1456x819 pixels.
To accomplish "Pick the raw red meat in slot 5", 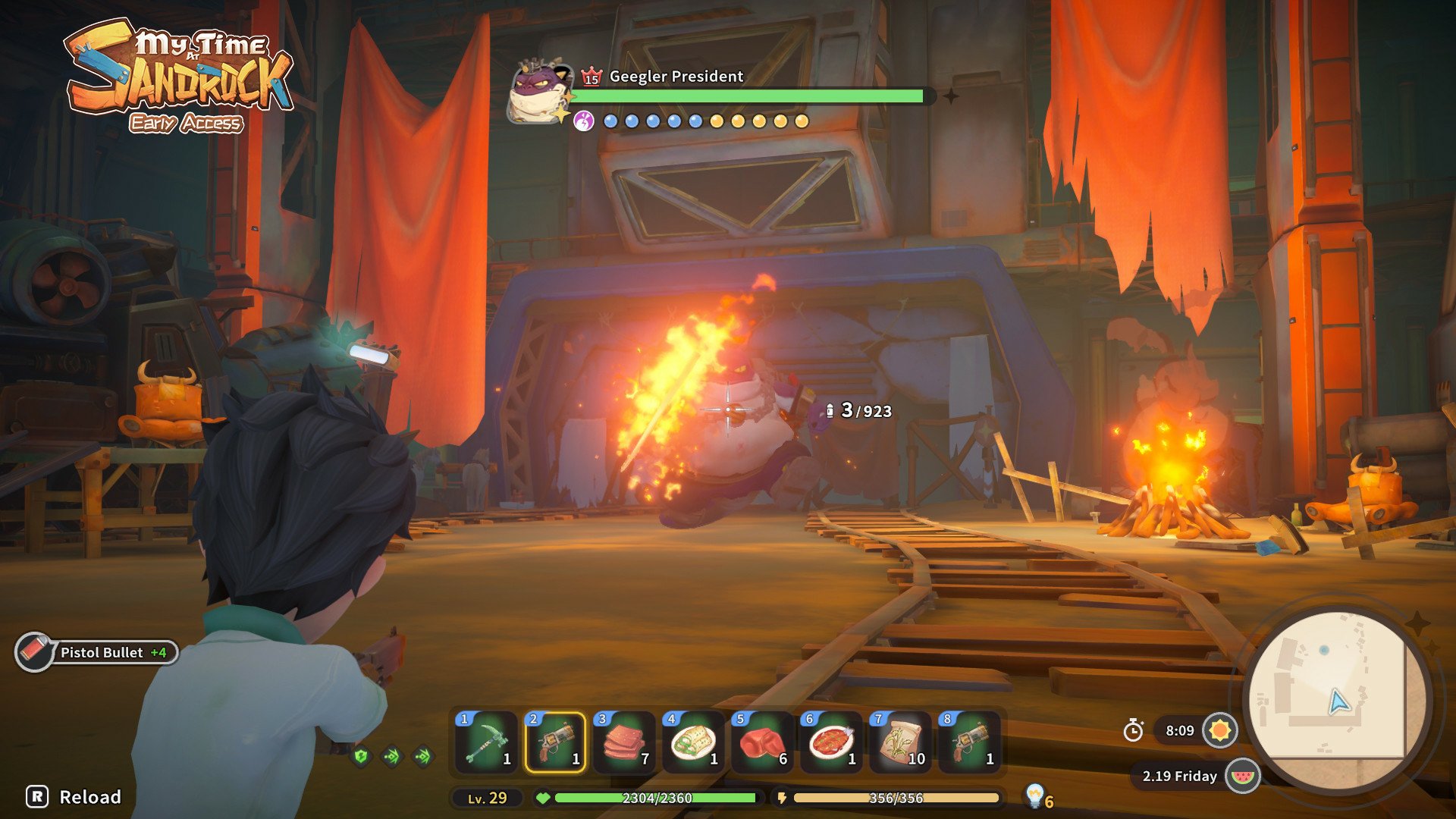I will (x=762, y=742).
